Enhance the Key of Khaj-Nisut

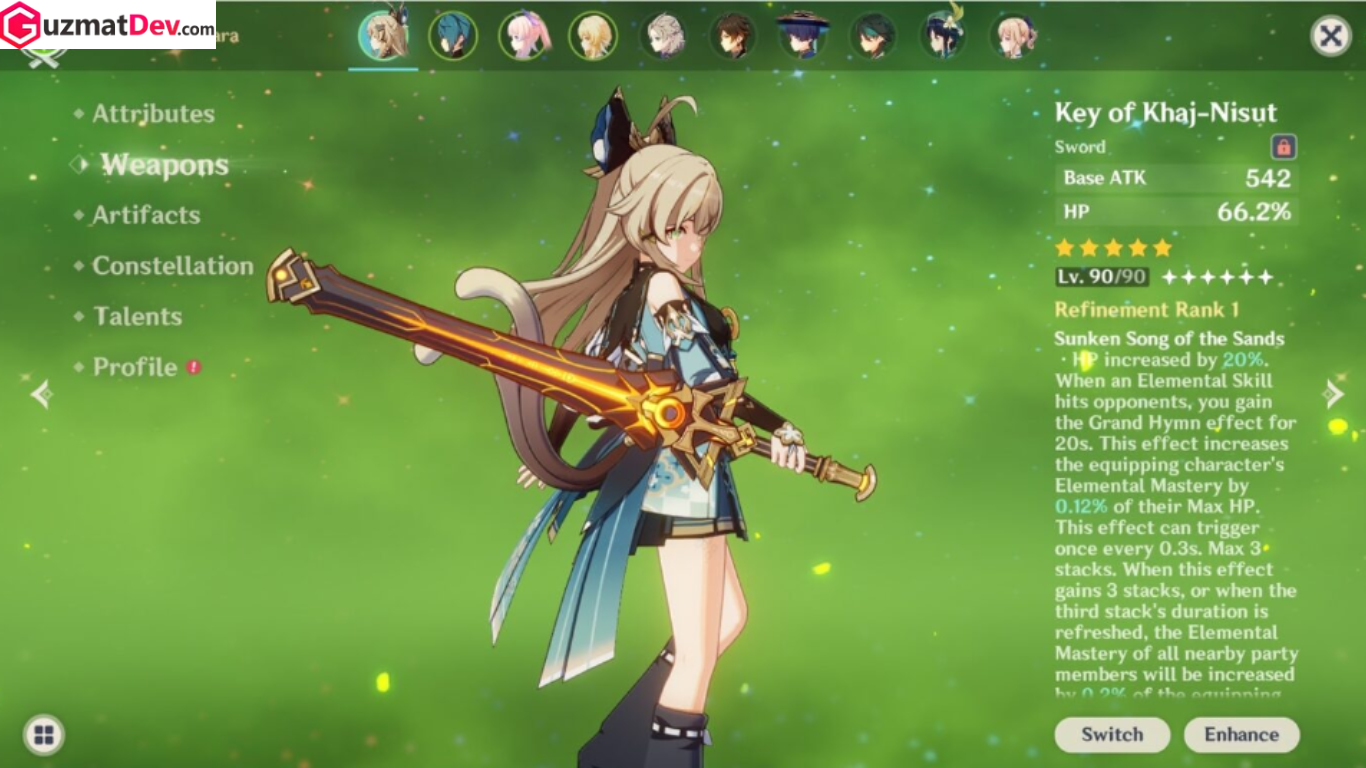tap(1241, 734)
